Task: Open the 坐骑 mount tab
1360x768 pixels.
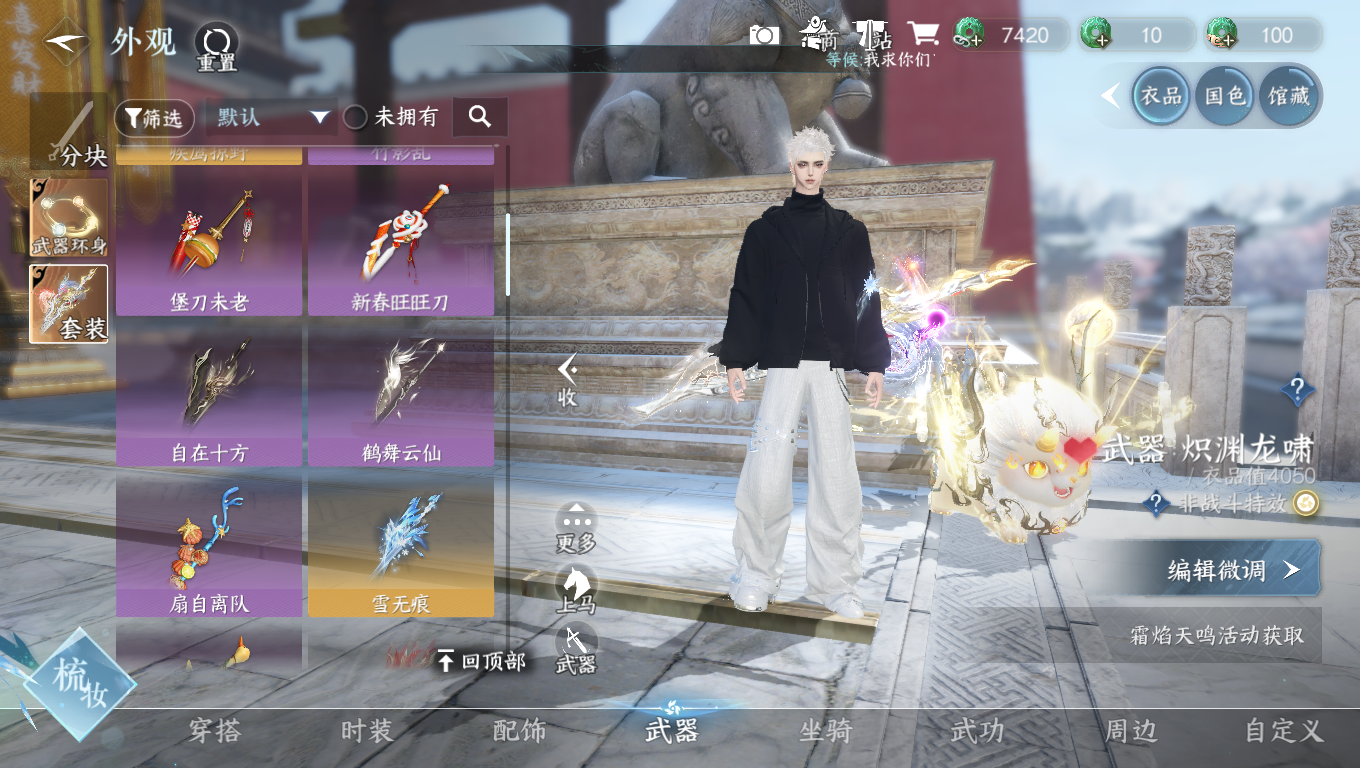Action: click(x=825, y=731)
